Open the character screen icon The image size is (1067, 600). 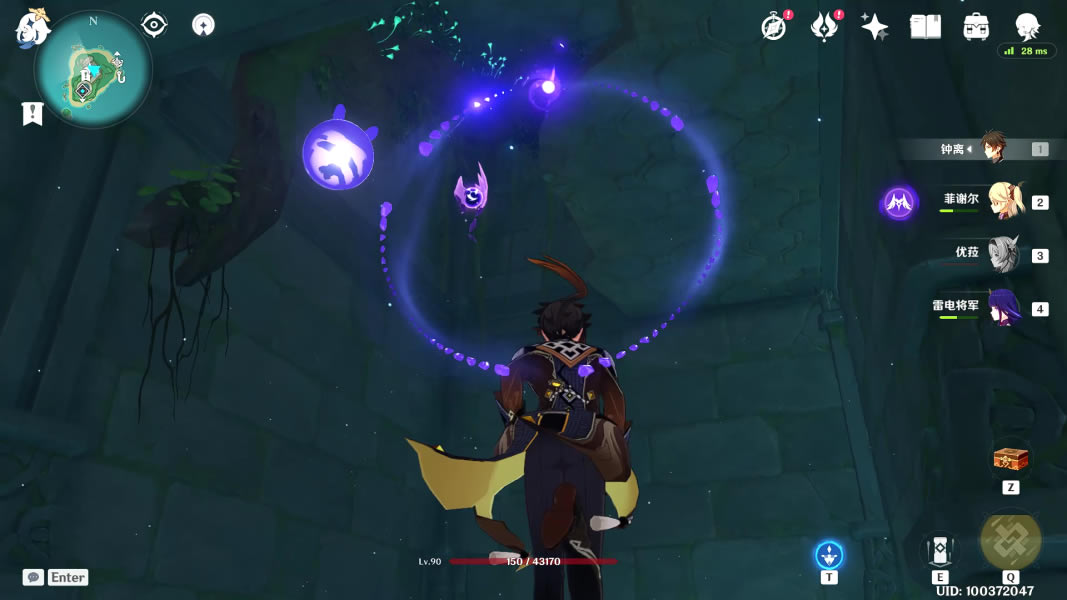point(1027,26)
